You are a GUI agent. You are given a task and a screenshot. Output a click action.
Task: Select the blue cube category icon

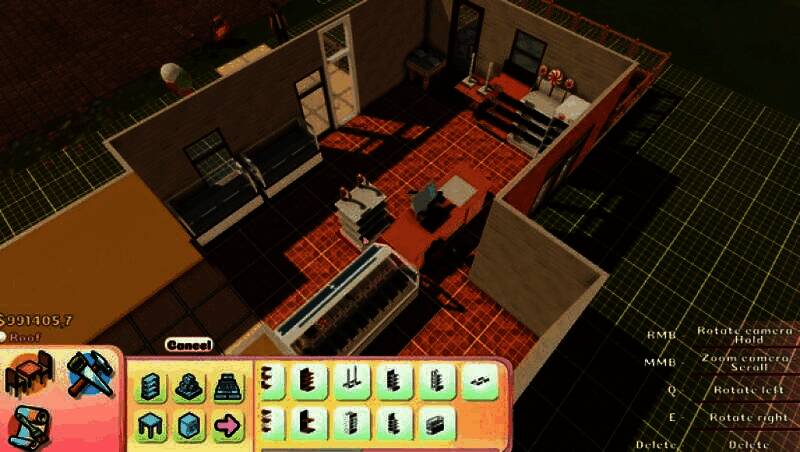pos(188,425)
